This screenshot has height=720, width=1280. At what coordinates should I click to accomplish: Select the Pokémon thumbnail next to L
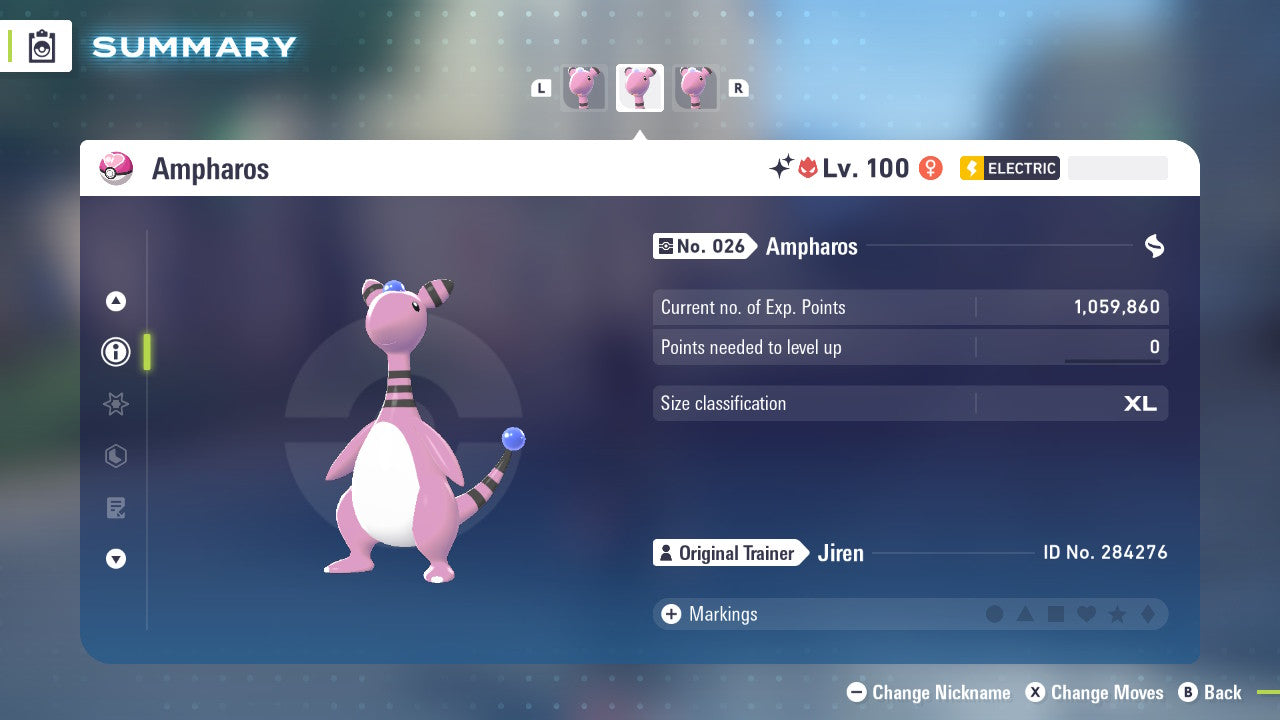click(x=584, y=87)
